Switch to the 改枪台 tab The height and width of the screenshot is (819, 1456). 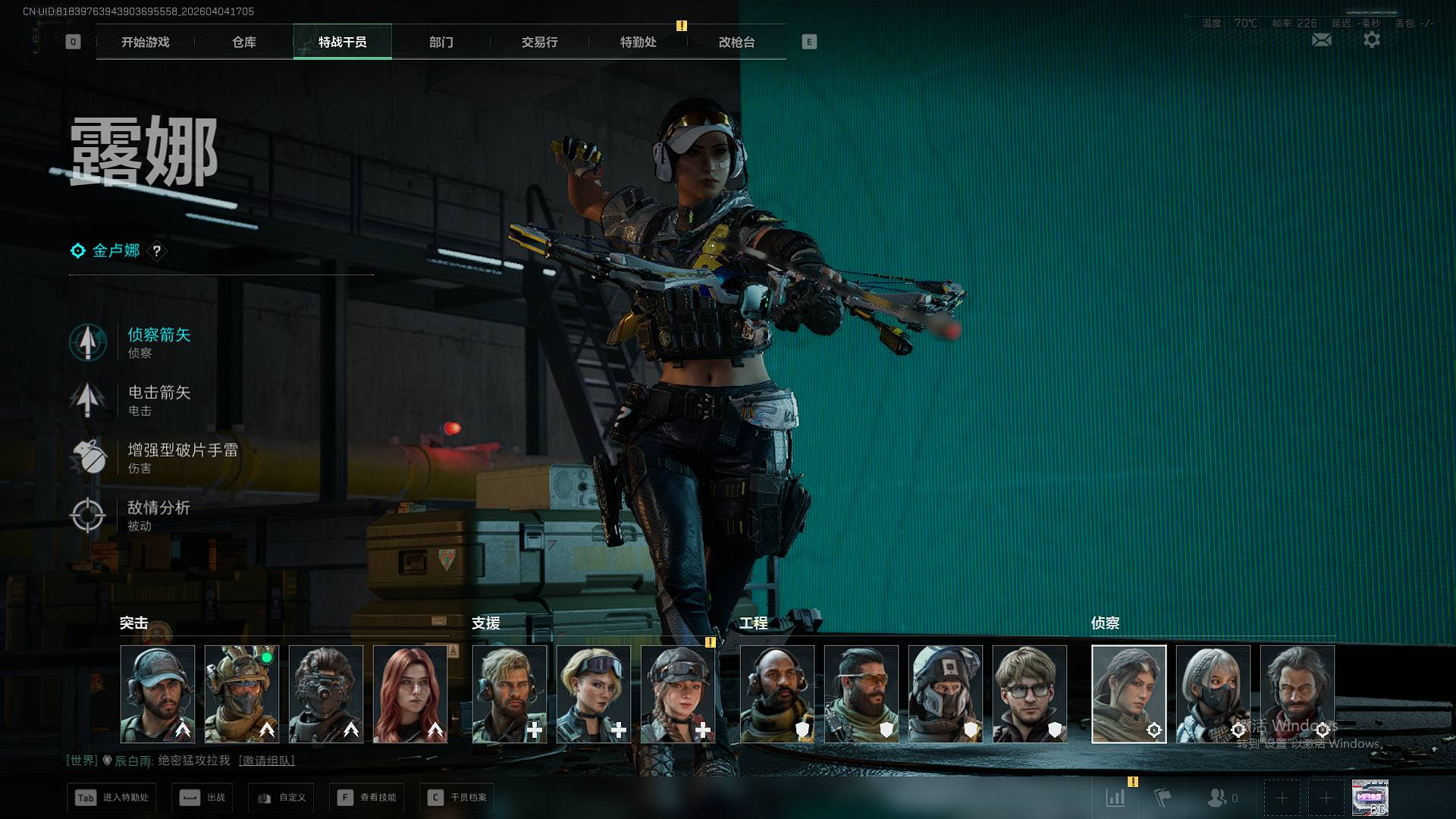click(x=736, y=42)
